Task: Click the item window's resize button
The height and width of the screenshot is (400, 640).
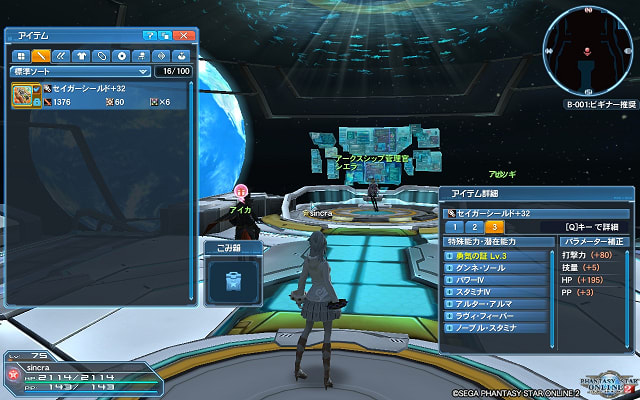Action: [166, 36]
